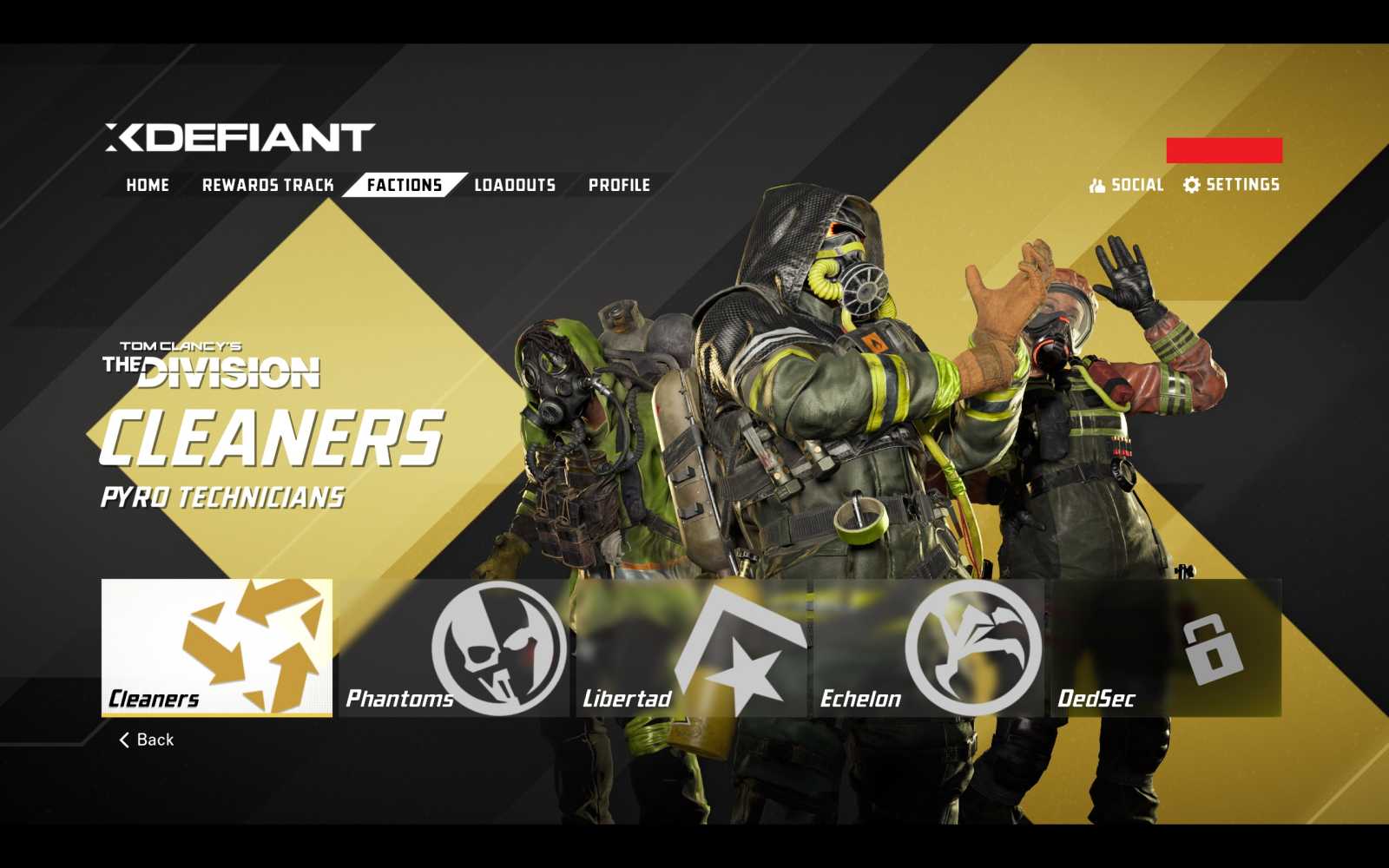Open the Rewards Track tab

269,184
